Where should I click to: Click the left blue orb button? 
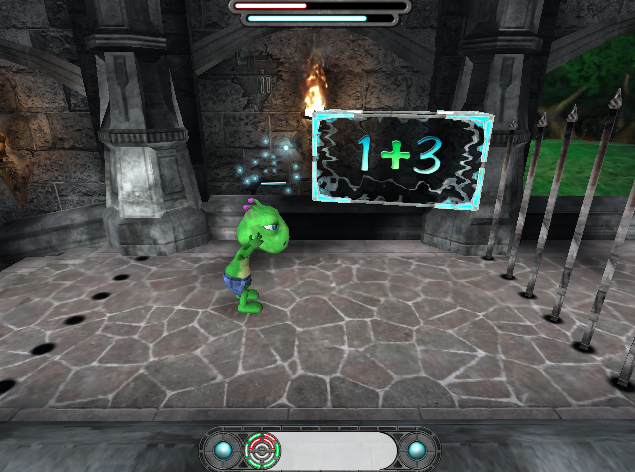[223, 450]
